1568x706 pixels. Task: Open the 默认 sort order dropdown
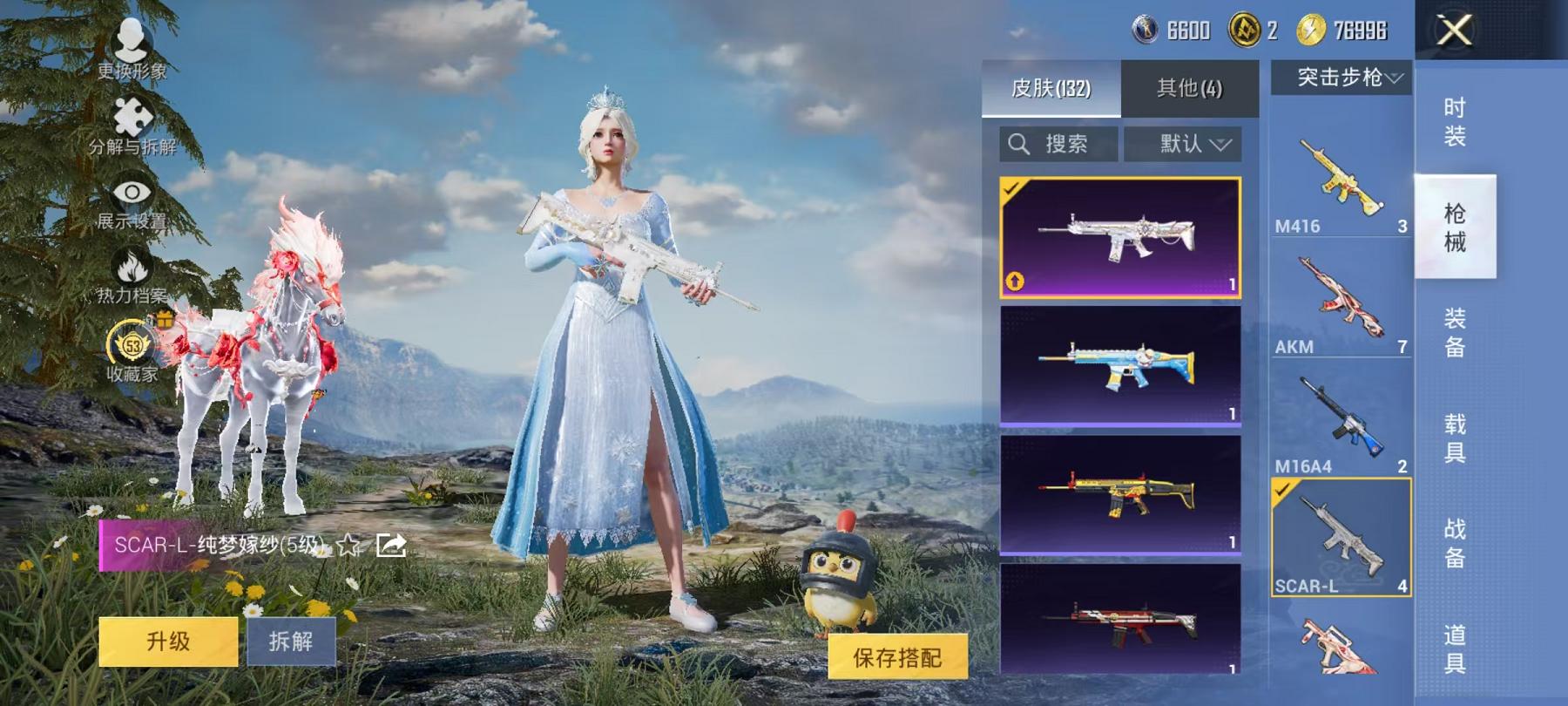[x=1183, y=144]
